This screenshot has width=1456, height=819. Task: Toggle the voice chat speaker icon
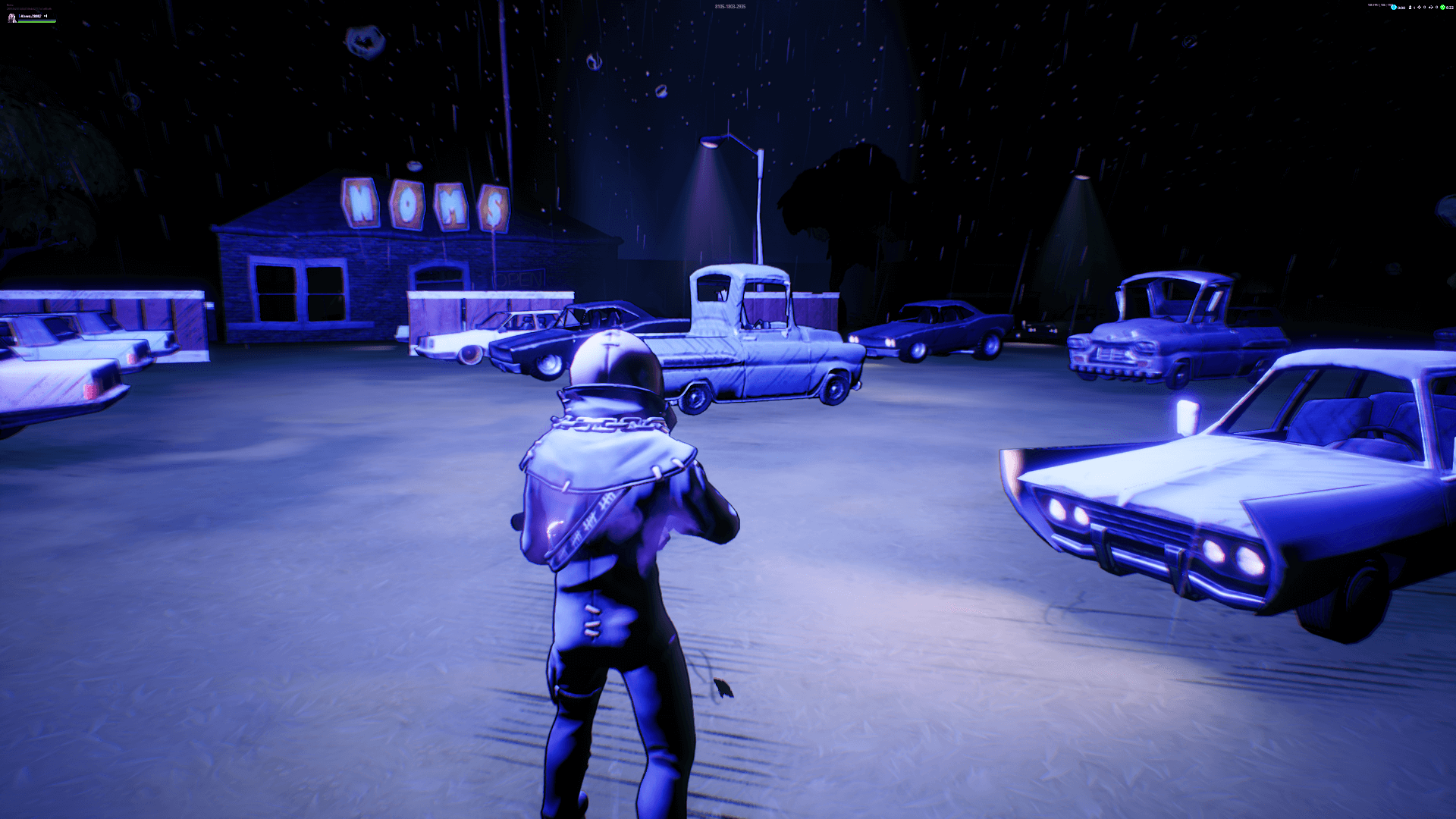45,16
